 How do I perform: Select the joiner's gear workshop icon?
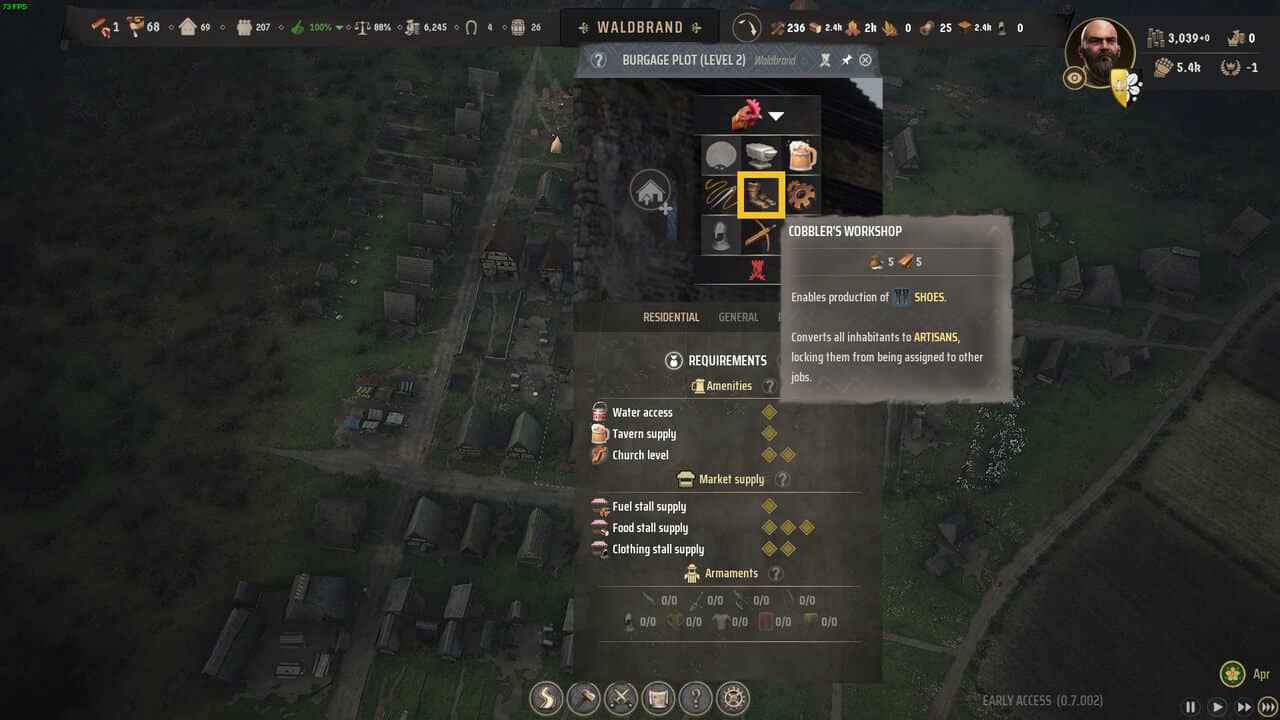tap(801, 194)
